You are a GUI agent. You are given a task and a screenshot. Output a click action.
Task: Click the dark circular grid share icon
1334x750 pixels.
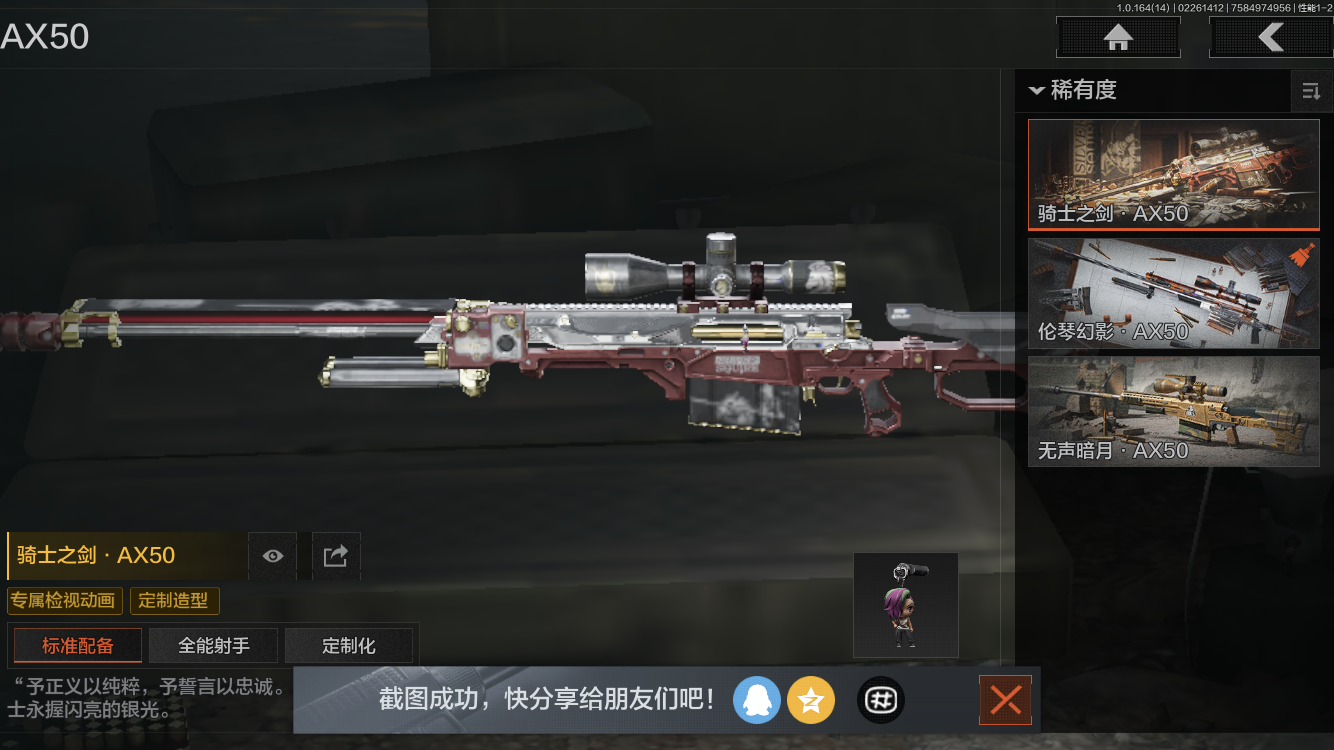pyautogui.click(x=880, y=700)
